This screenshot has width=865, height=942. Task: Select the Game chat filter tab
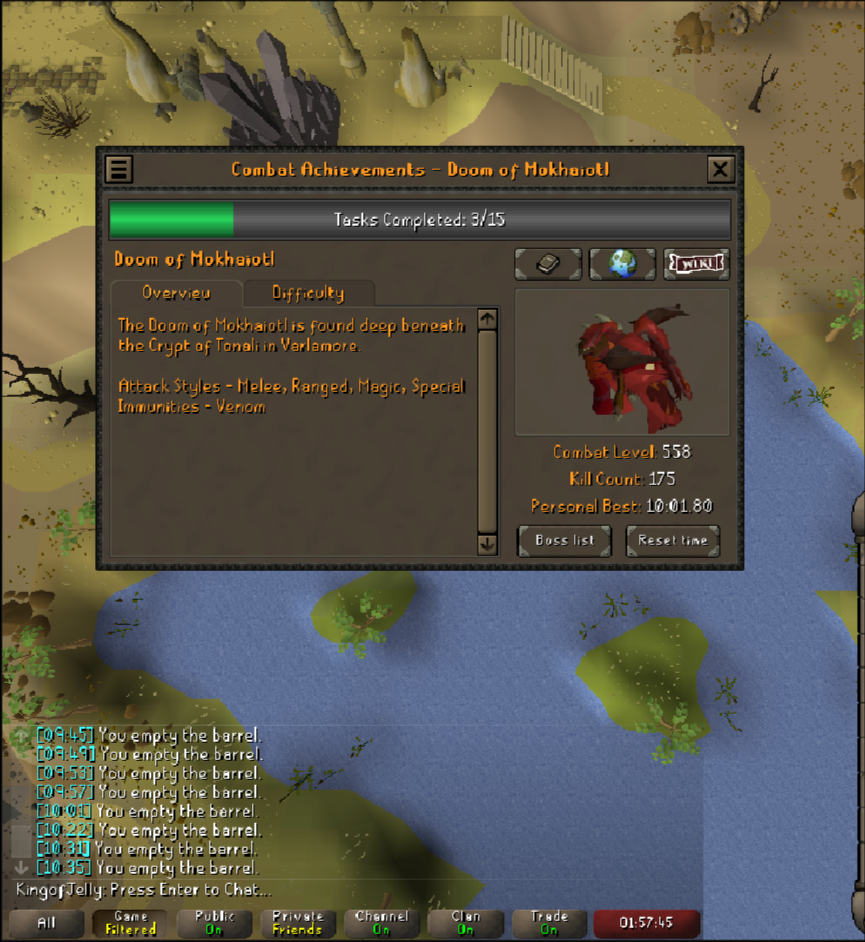pyautogui.click(x=131, y=923)
